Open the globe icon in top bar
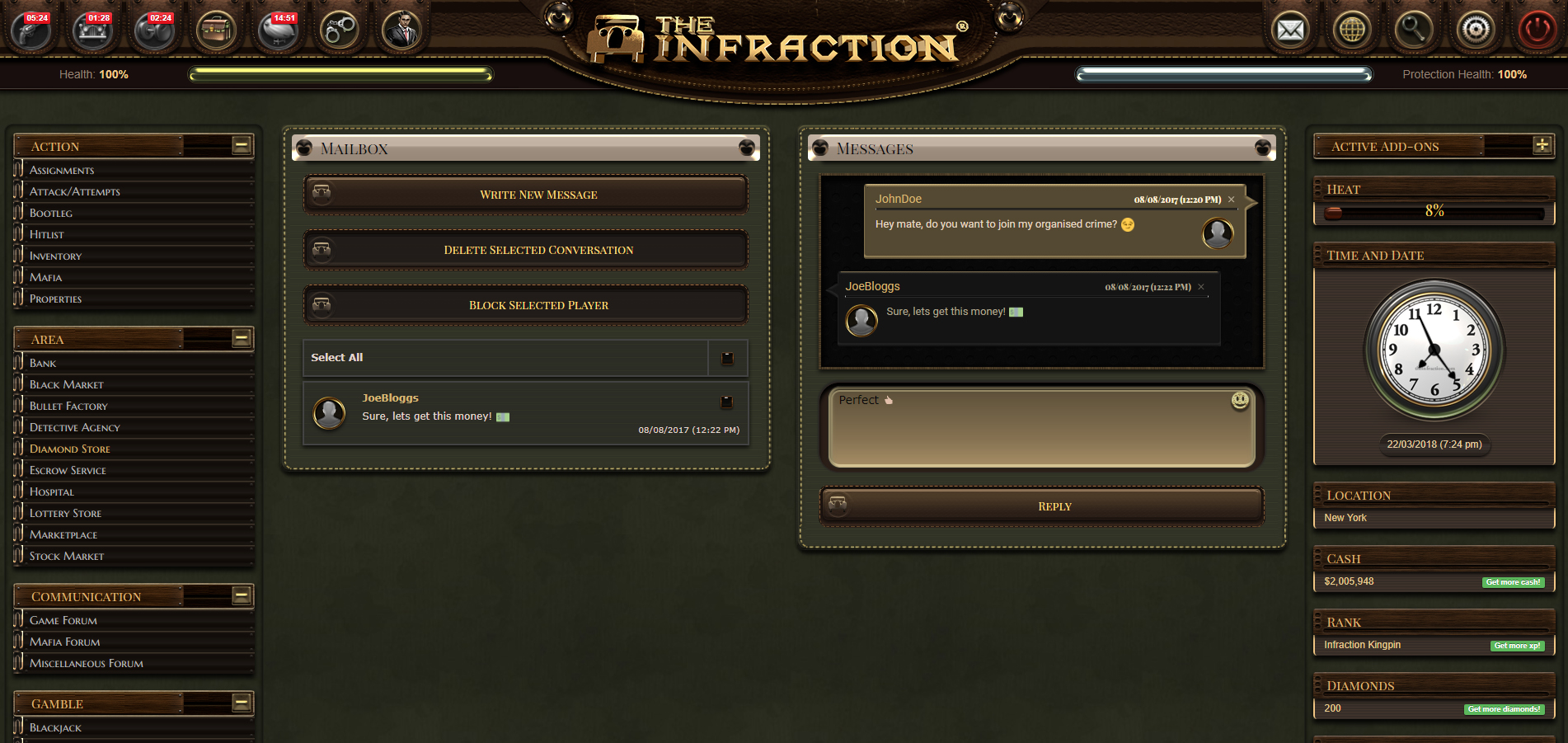This screenshot has height=743, width=1568. [x=1352, y=31]
